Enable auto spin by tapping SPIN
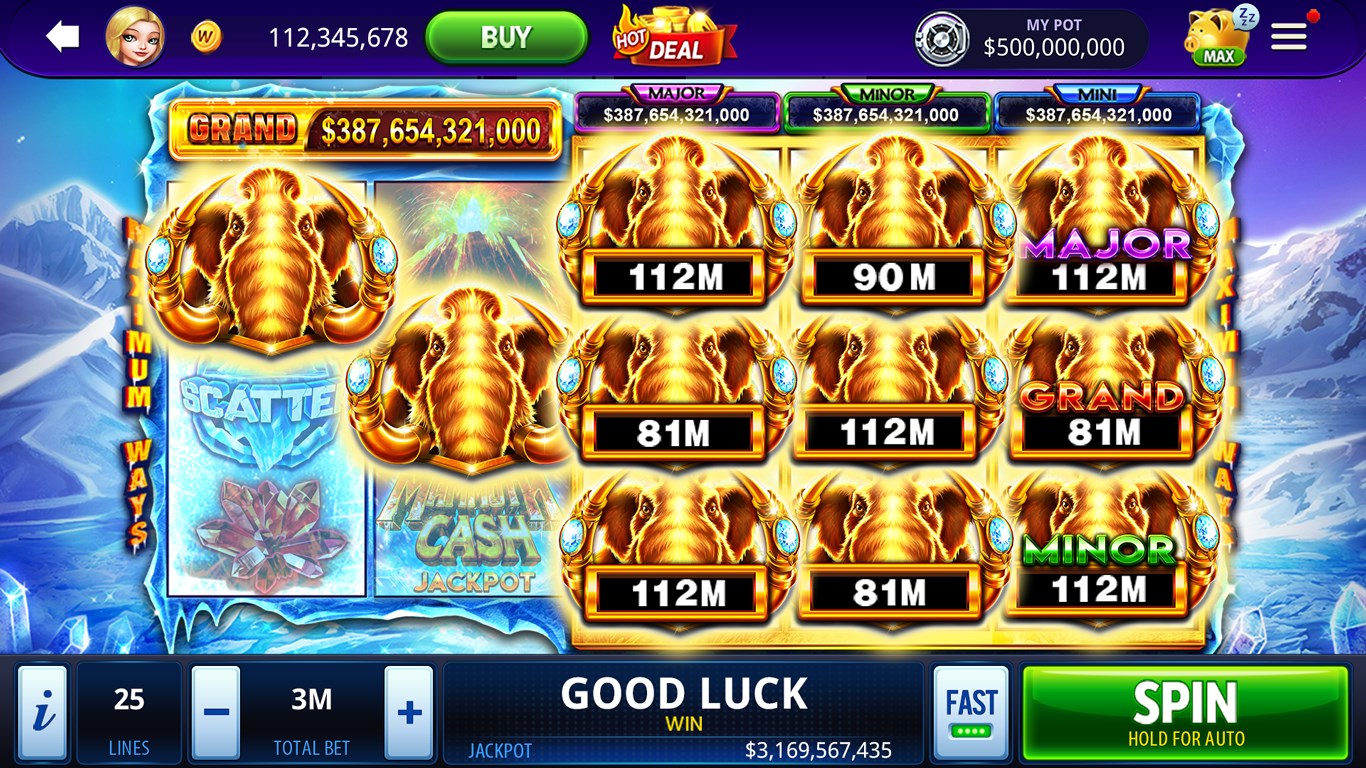Viewport: 1366px width, 768px height. 1184,711
